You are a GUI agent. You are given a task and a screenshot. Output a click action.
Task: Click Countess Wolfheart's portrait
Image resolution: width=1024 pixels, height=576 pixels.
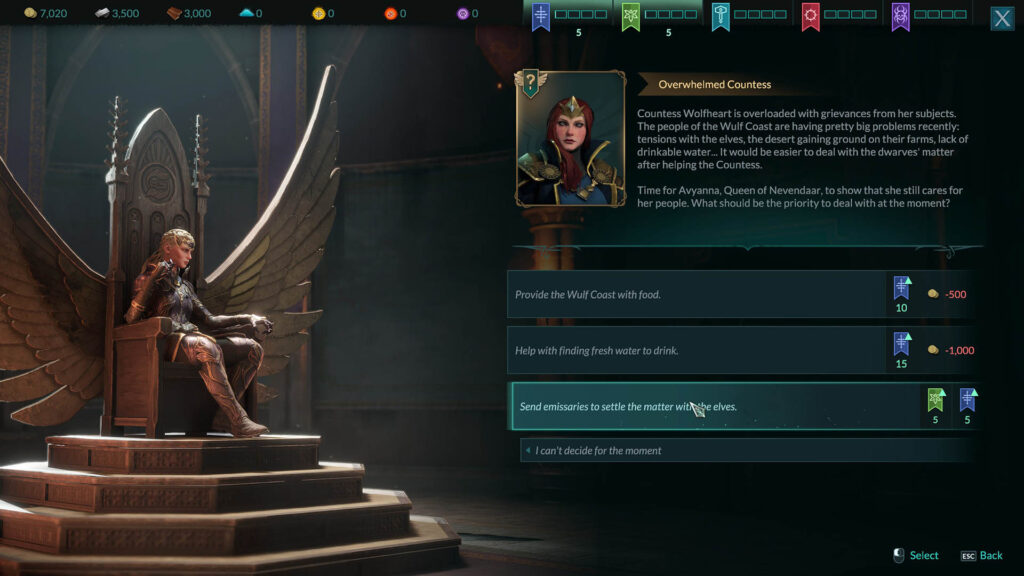point(571,139)
